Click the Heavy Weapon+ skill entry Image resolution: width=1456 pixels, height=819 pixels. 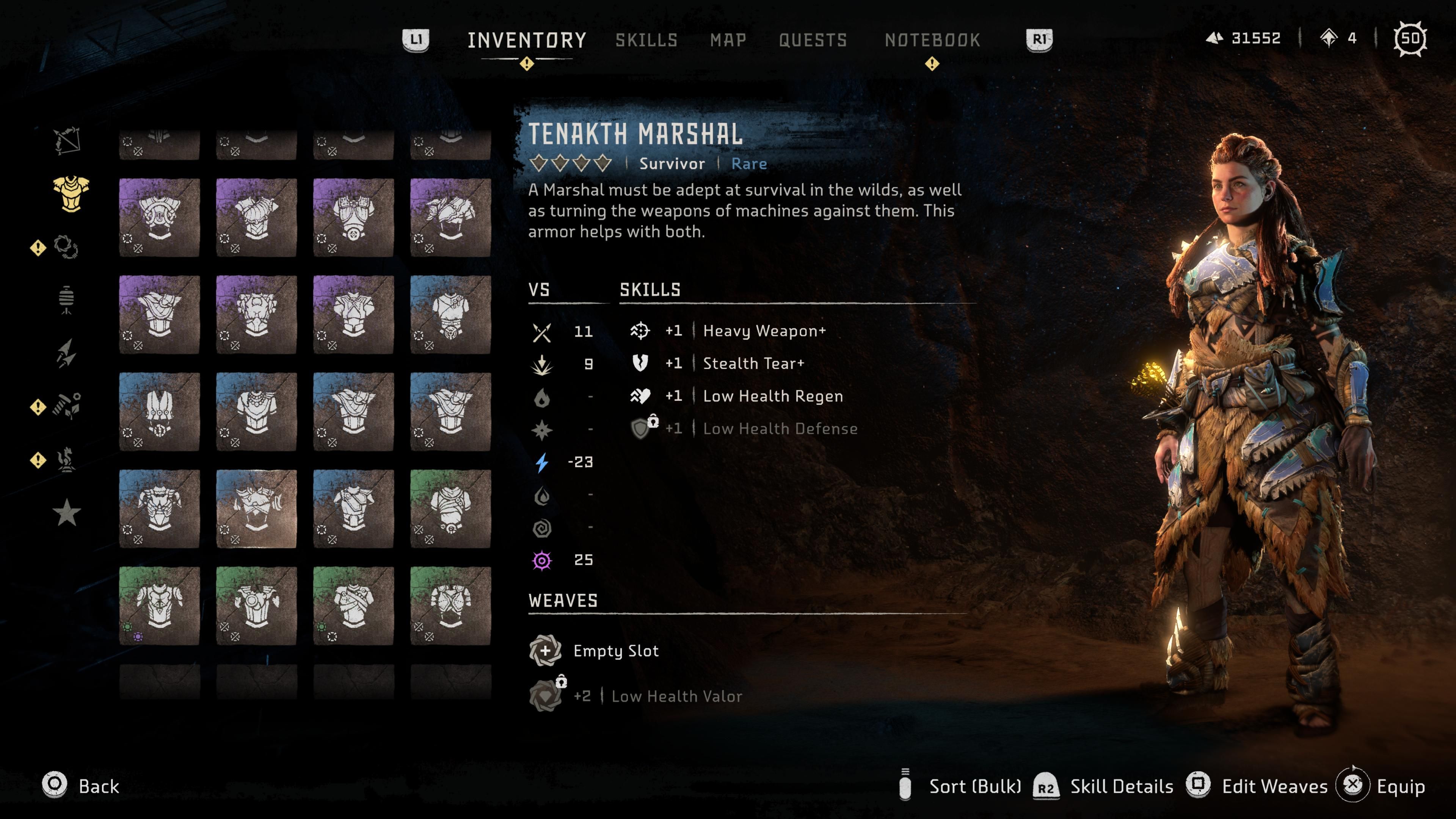(x=763, y=332)
